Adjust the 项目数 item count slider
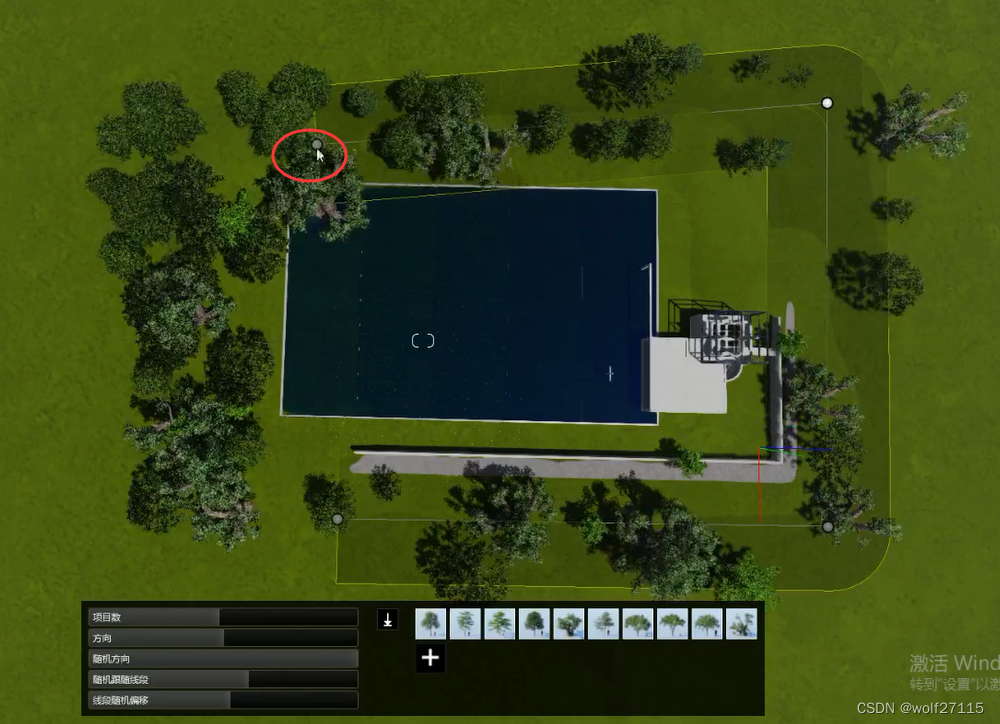This screenshot has width=1000, height=724. pyautogui.click(x=222, y=617)
